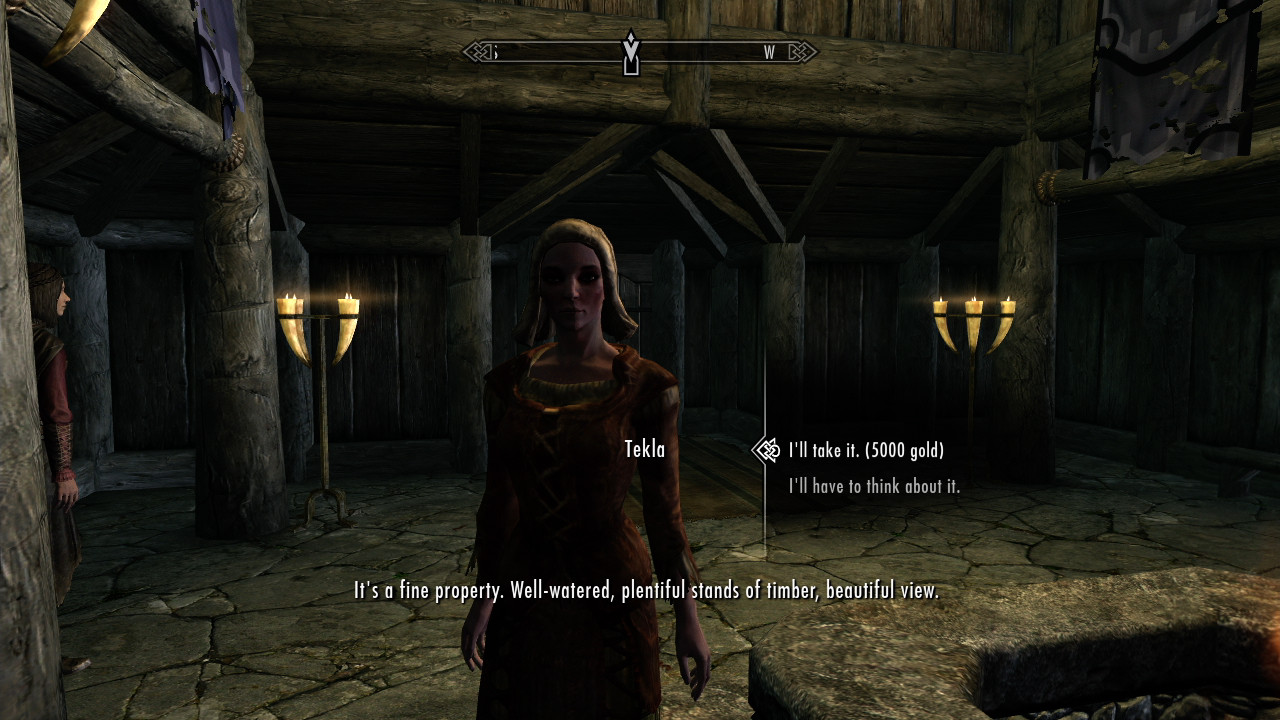Click the Tekla name label
The height and width of the screenshot is (720, 1280).
pyautogui.click(x=646, y=450)
